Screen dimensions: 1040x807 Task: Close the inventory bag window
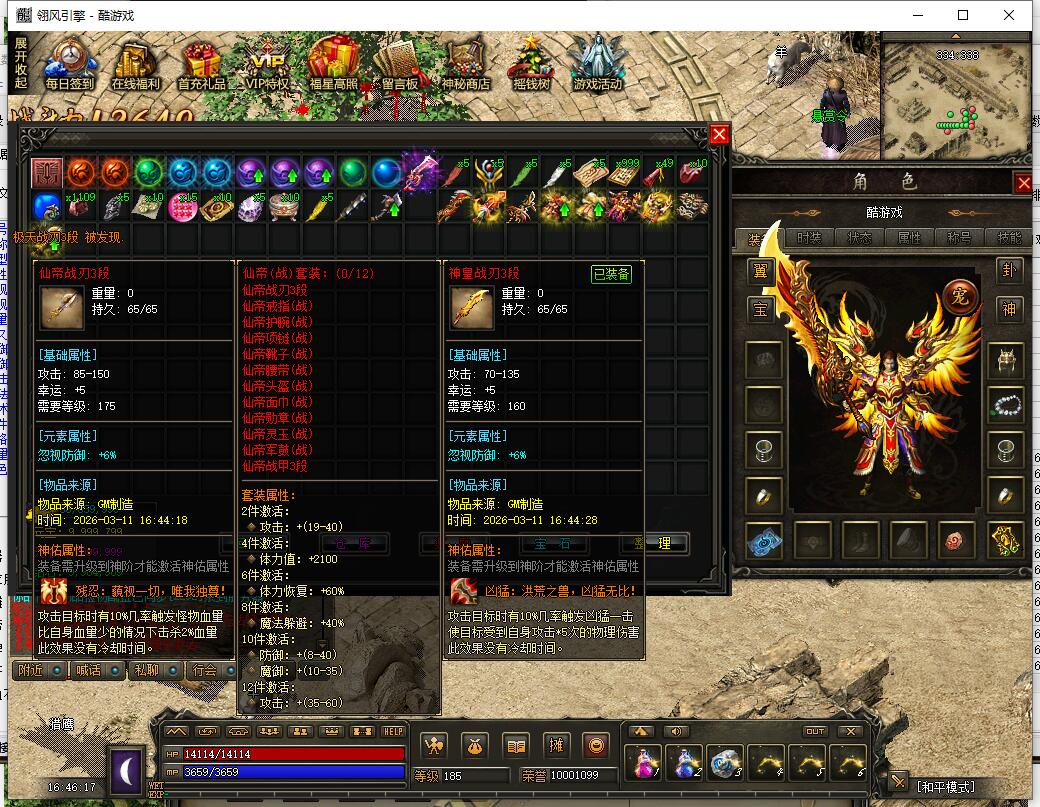[719, 135]
